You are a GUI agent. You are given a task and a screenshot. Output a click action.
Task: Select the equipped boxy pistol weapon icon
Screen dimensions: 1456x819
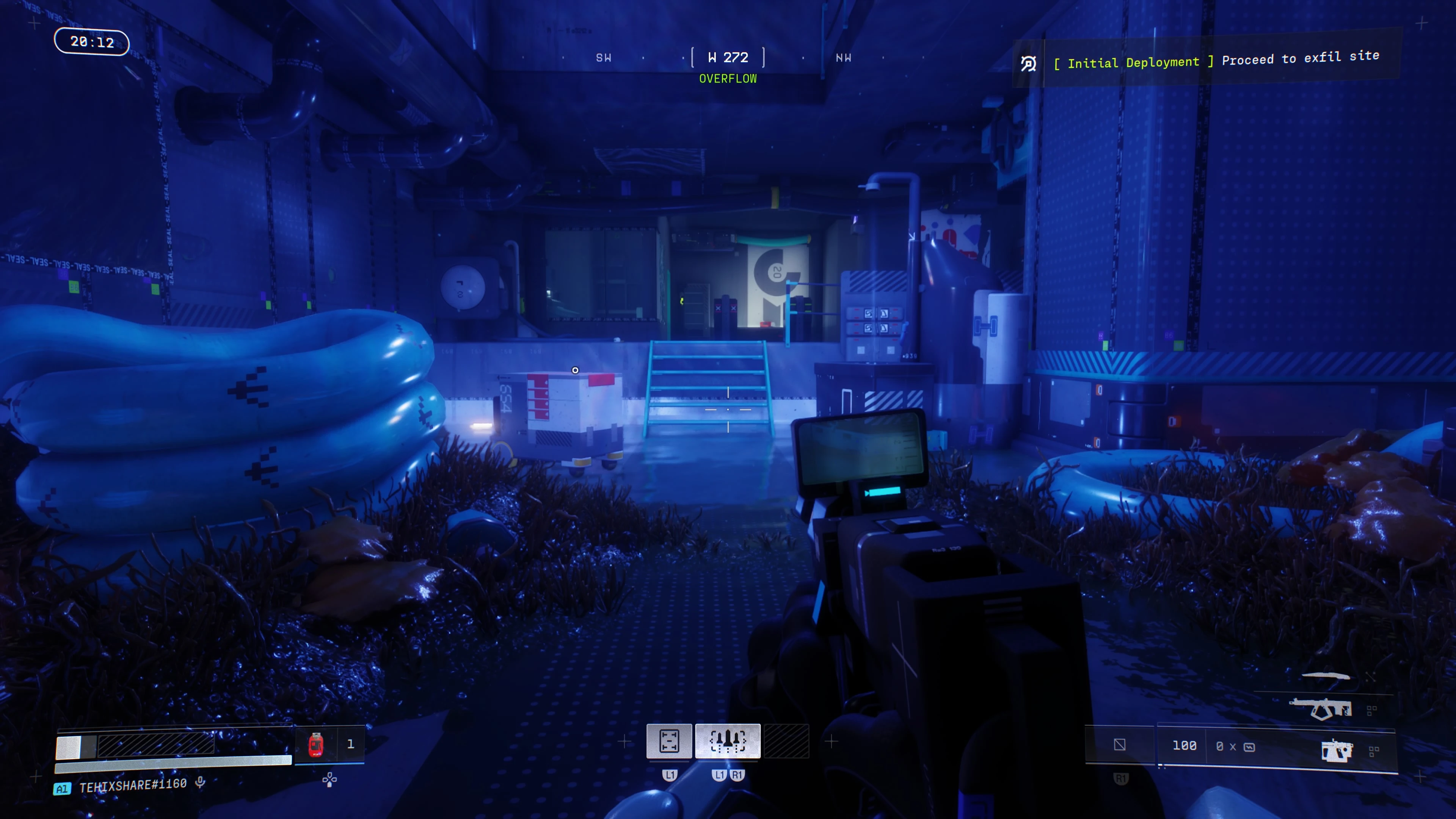[1336, 751]
